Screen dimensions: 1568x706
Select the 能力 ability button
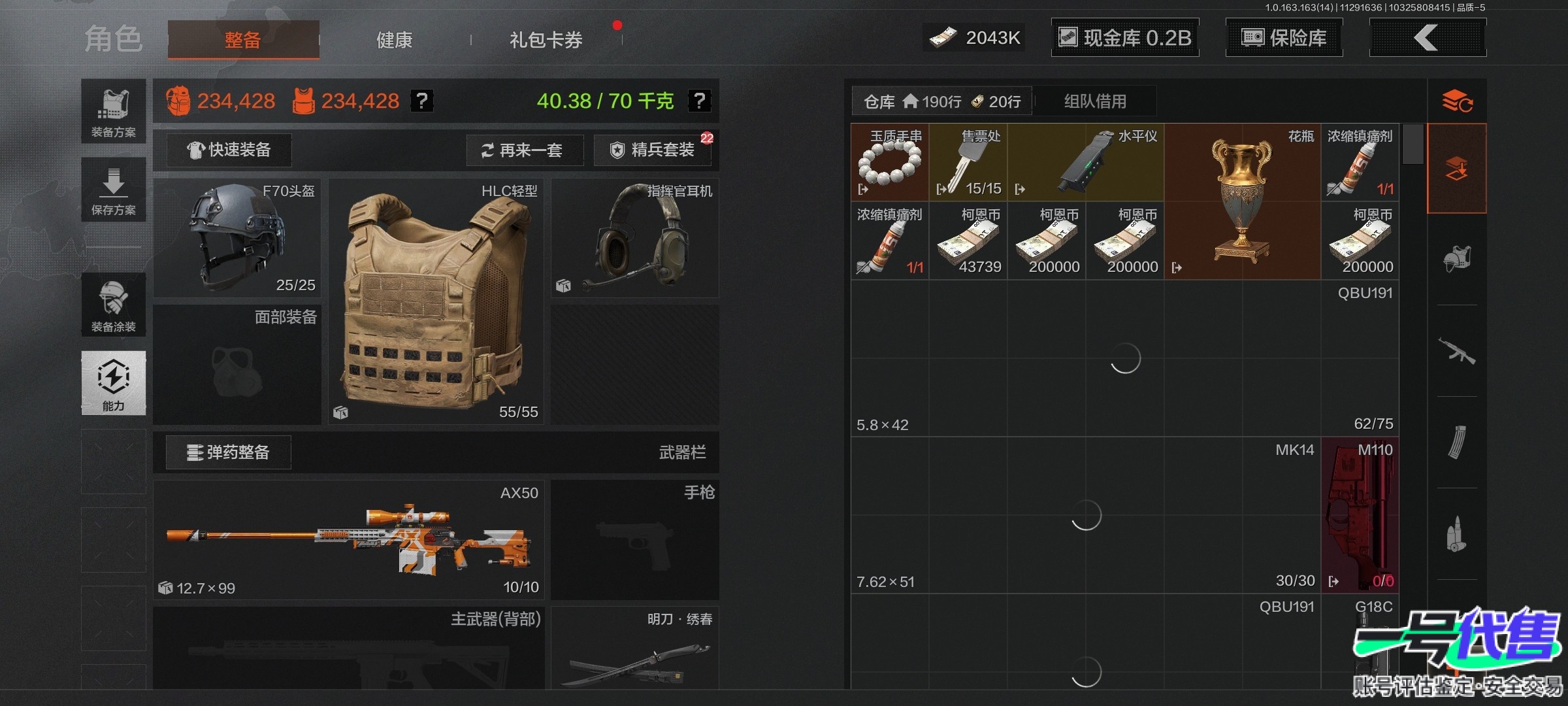113,382
